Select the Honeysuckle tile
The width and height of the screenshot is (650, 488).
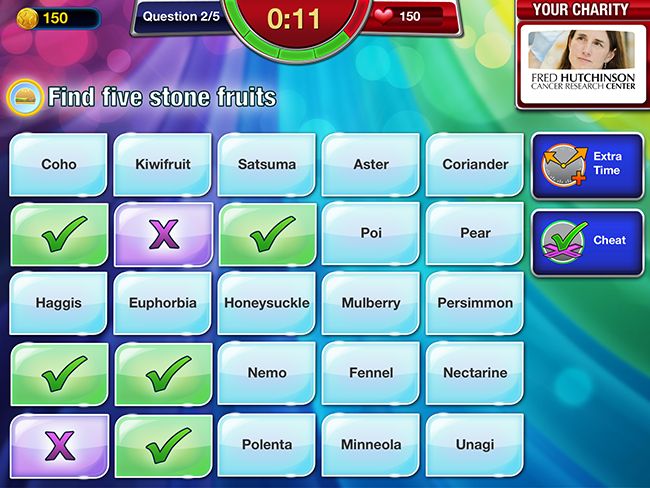pos(267,303)
